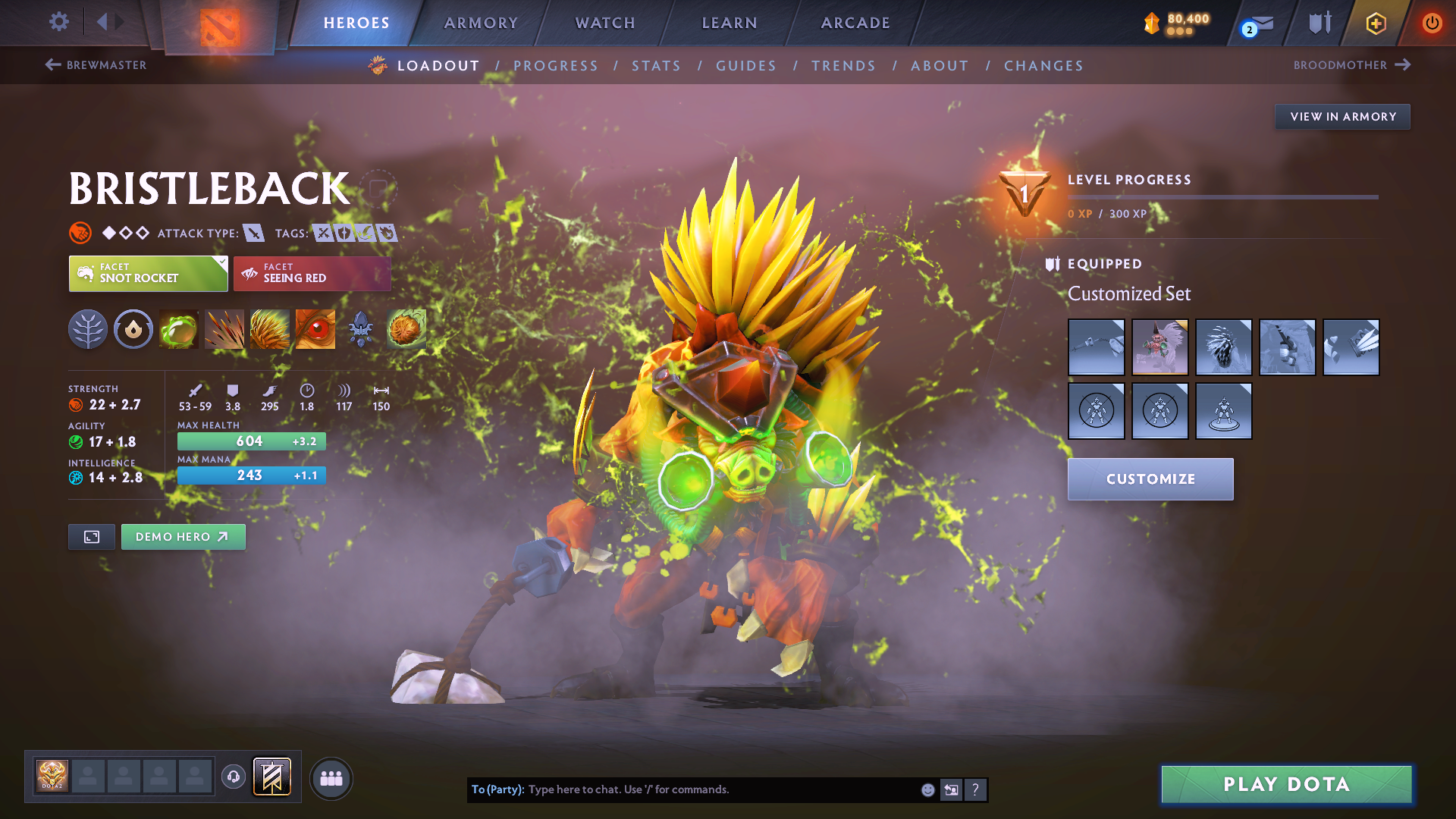
Task: Go to previous hero Brewmaster
Action: 96,65
